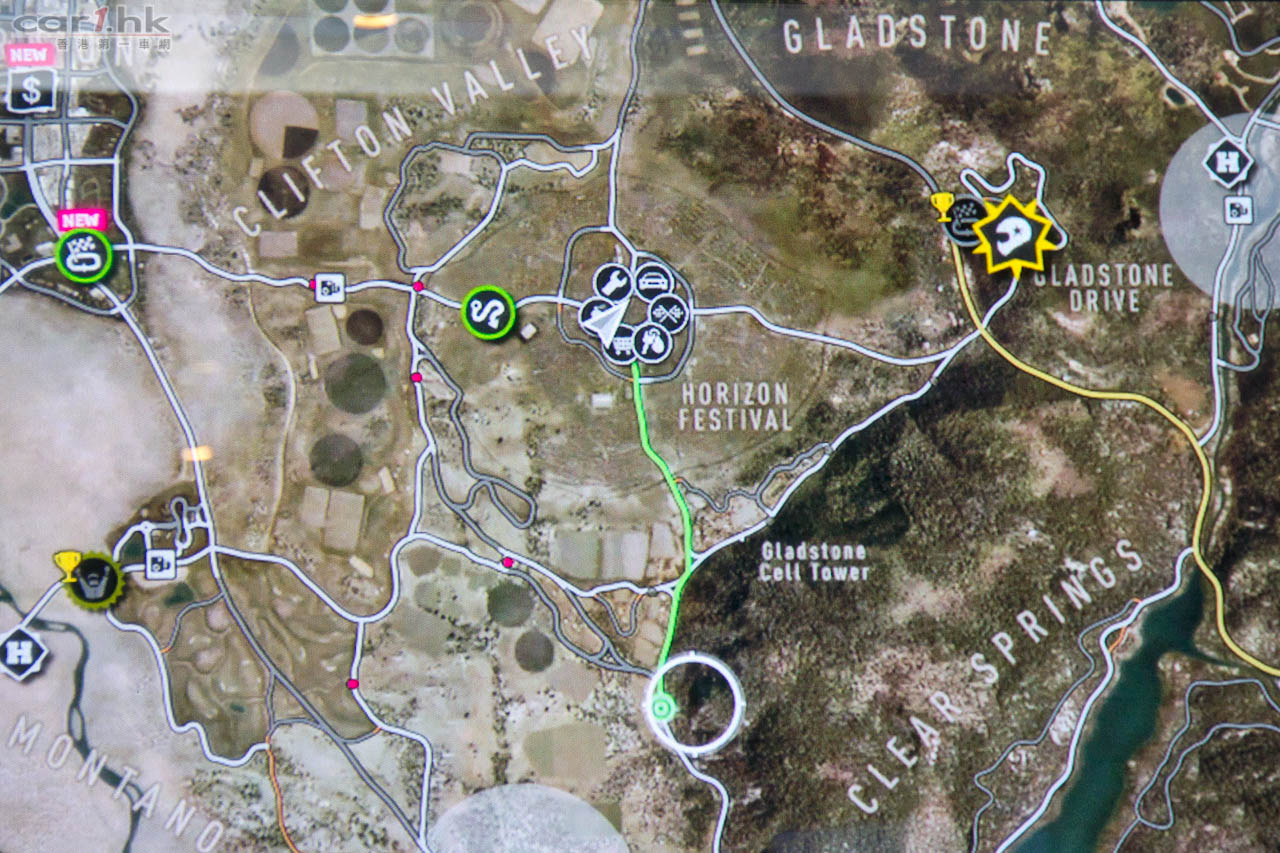1280x853 pixels.
Task: Choose the trophy gear-shaped event marker
Action: point(95,581)
